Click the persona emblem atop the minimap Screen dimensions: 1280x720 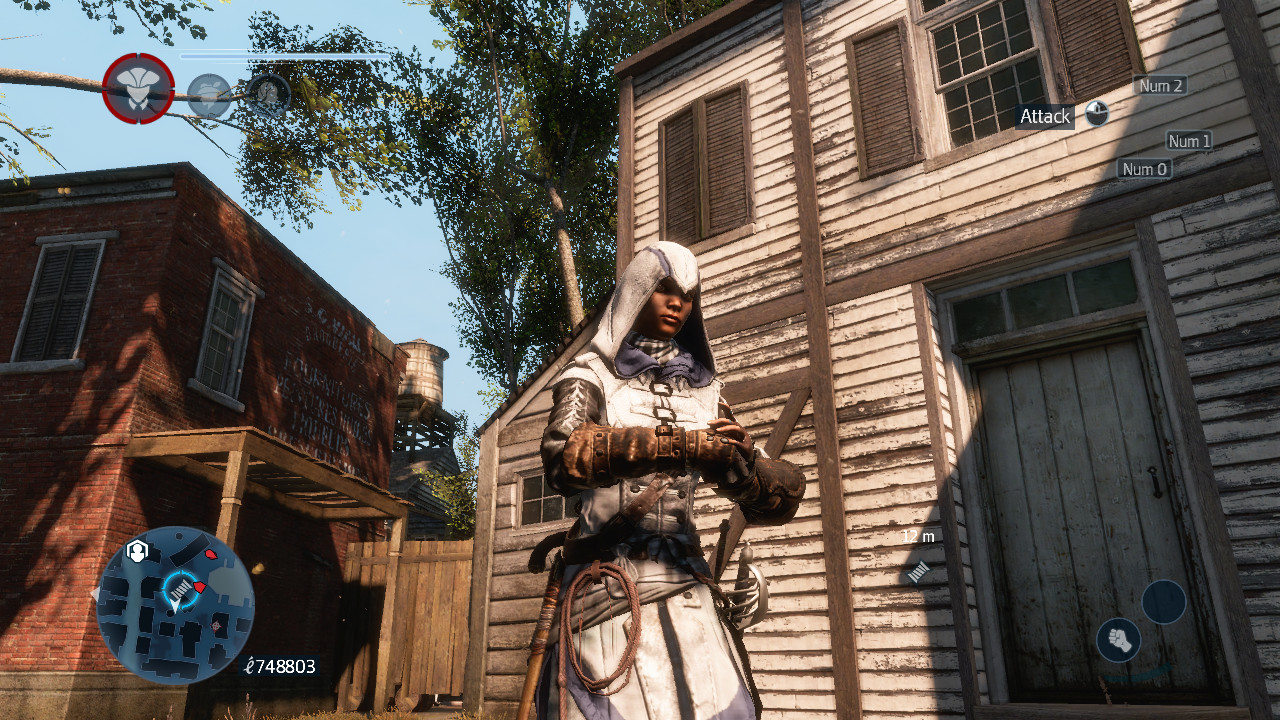136,549
